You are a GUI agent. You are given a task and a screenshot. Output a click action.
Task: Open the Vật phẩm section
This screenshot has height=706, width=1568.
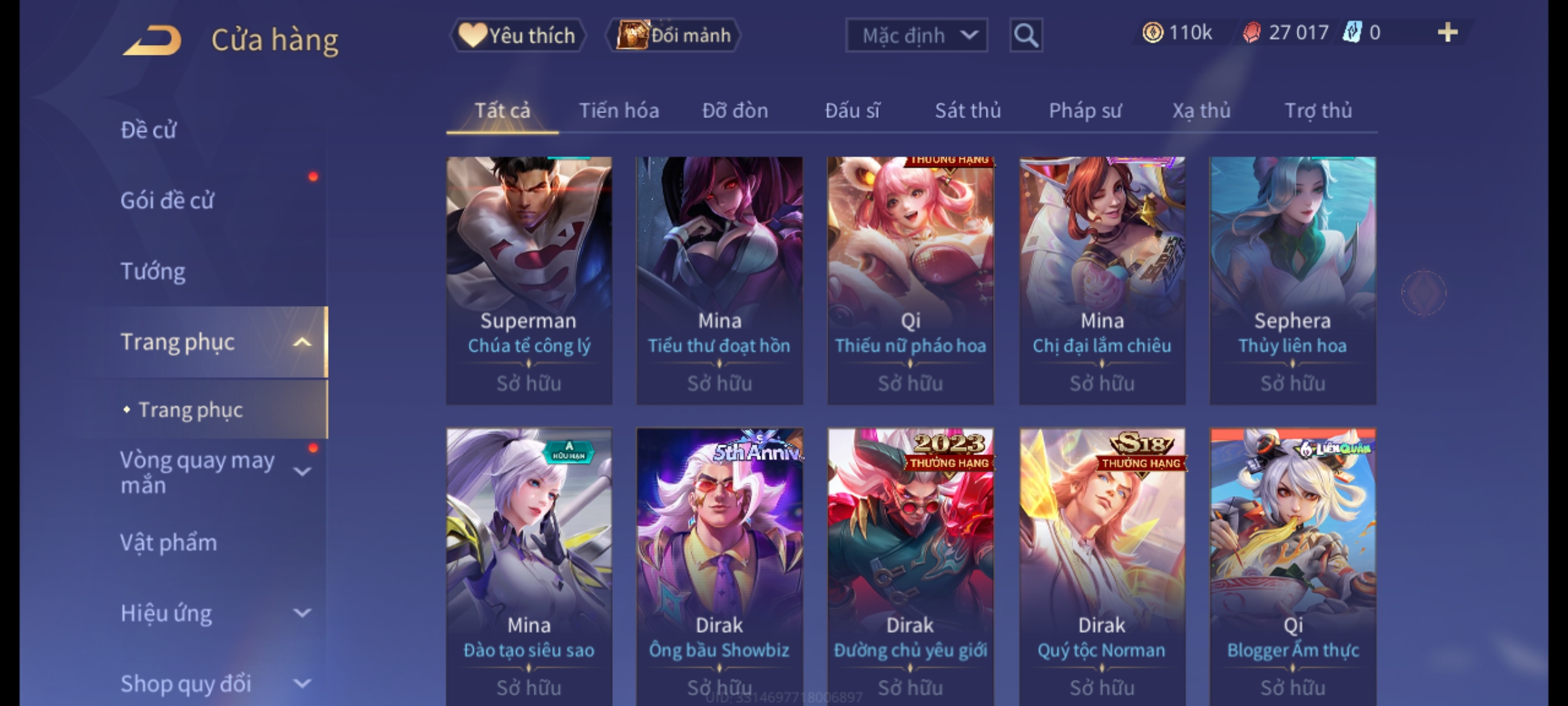point(169,543)
